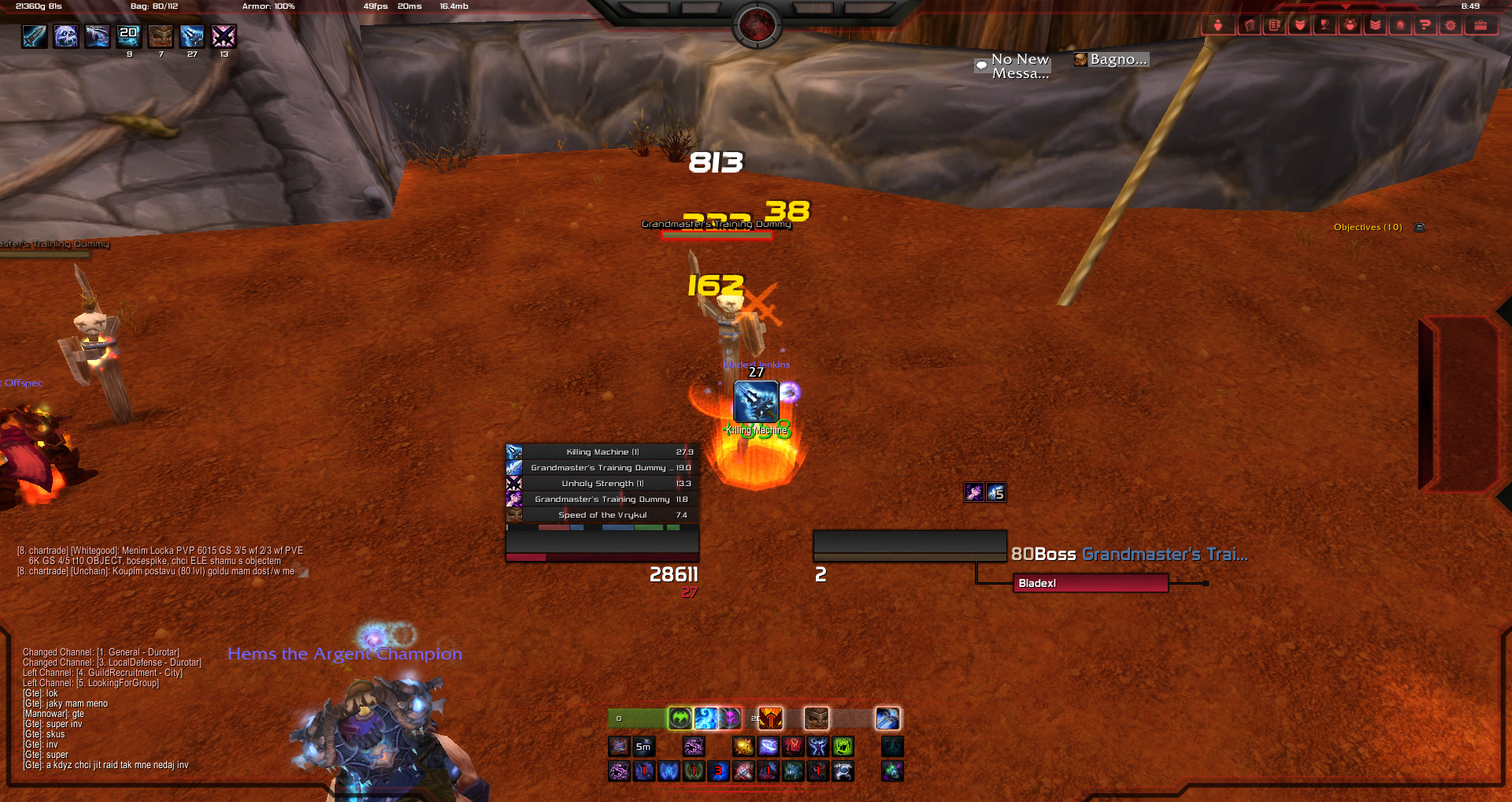Viewport: 1512px width, 802px height.
Task: Open the quest log micro button
Action: (x=1274, y=25)
